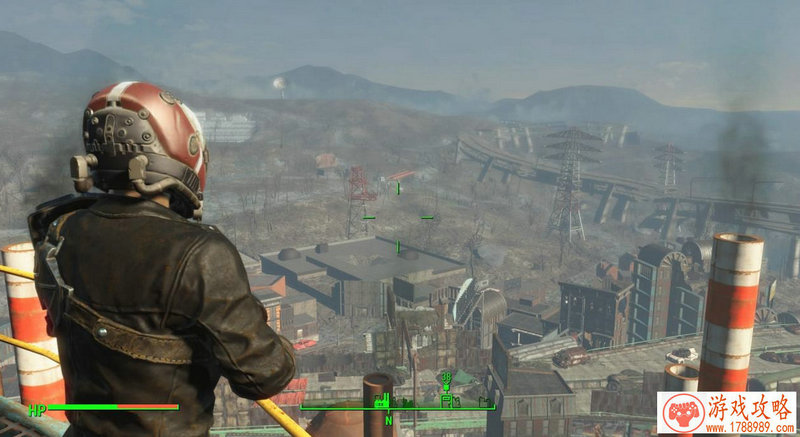Click the North indicator on the compass
800x437 pixels.
[388, 420]
